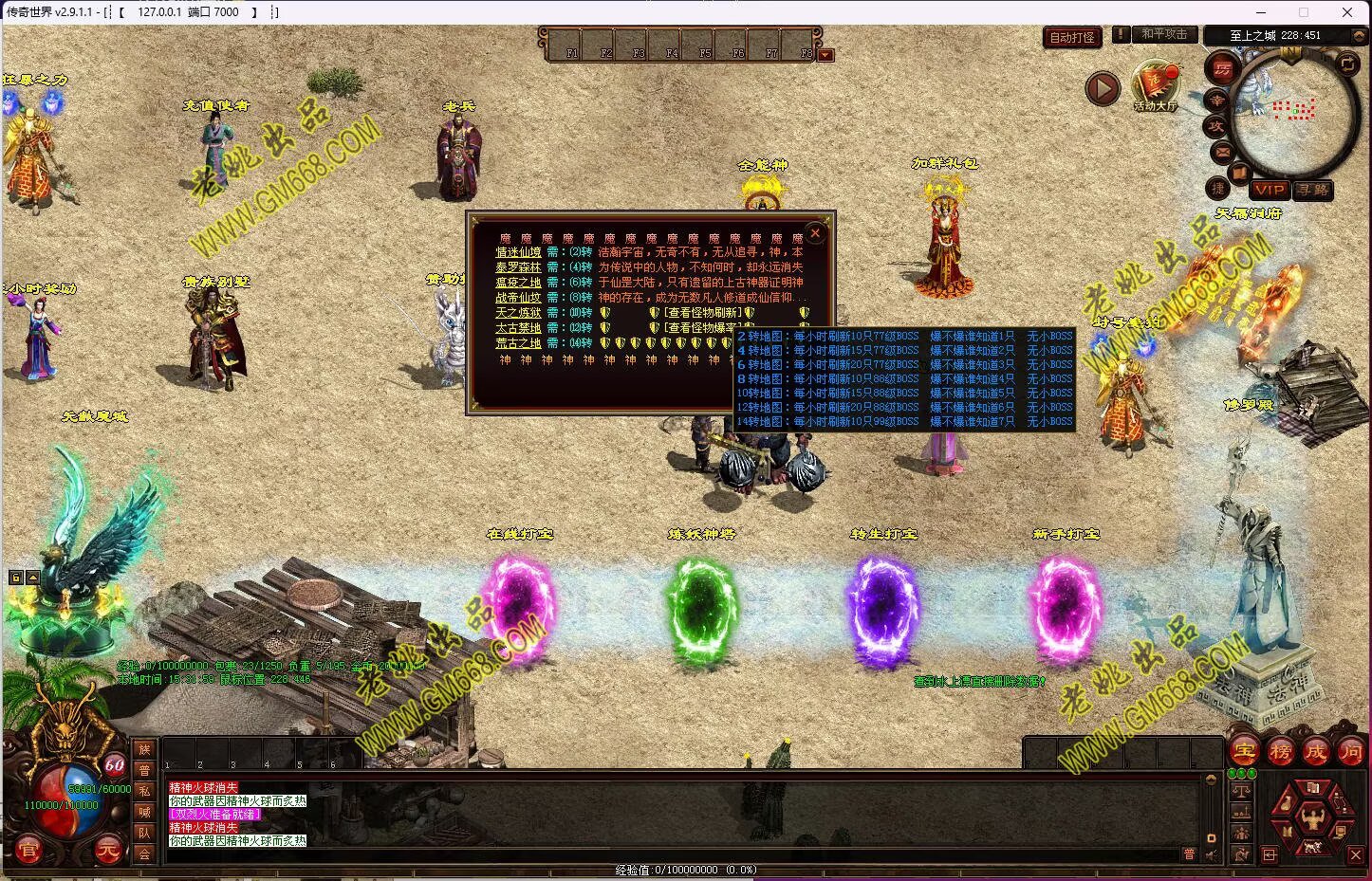Select the 泰罗森林 map link
The image size is (1372, 881).
point(518,267)
